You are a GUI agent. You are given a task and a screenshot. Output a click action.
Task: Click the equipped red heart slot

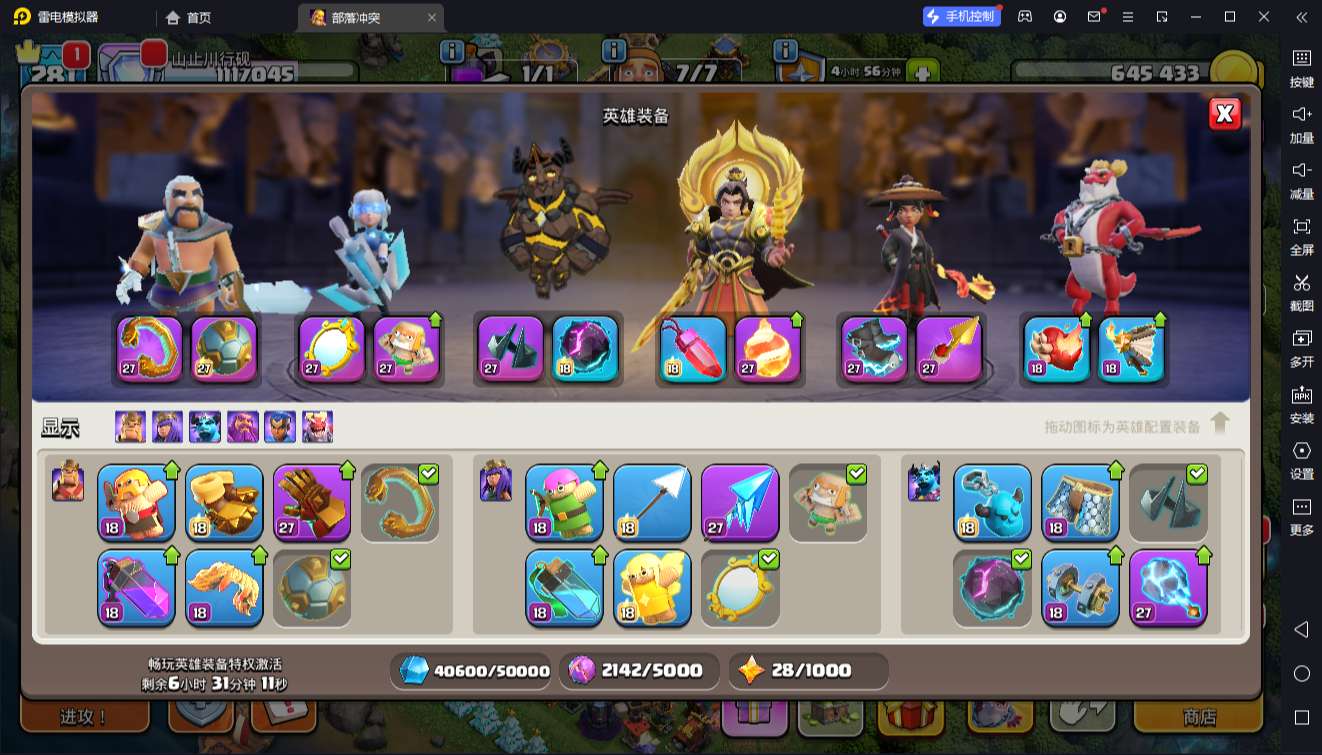tap(1057, 349)
